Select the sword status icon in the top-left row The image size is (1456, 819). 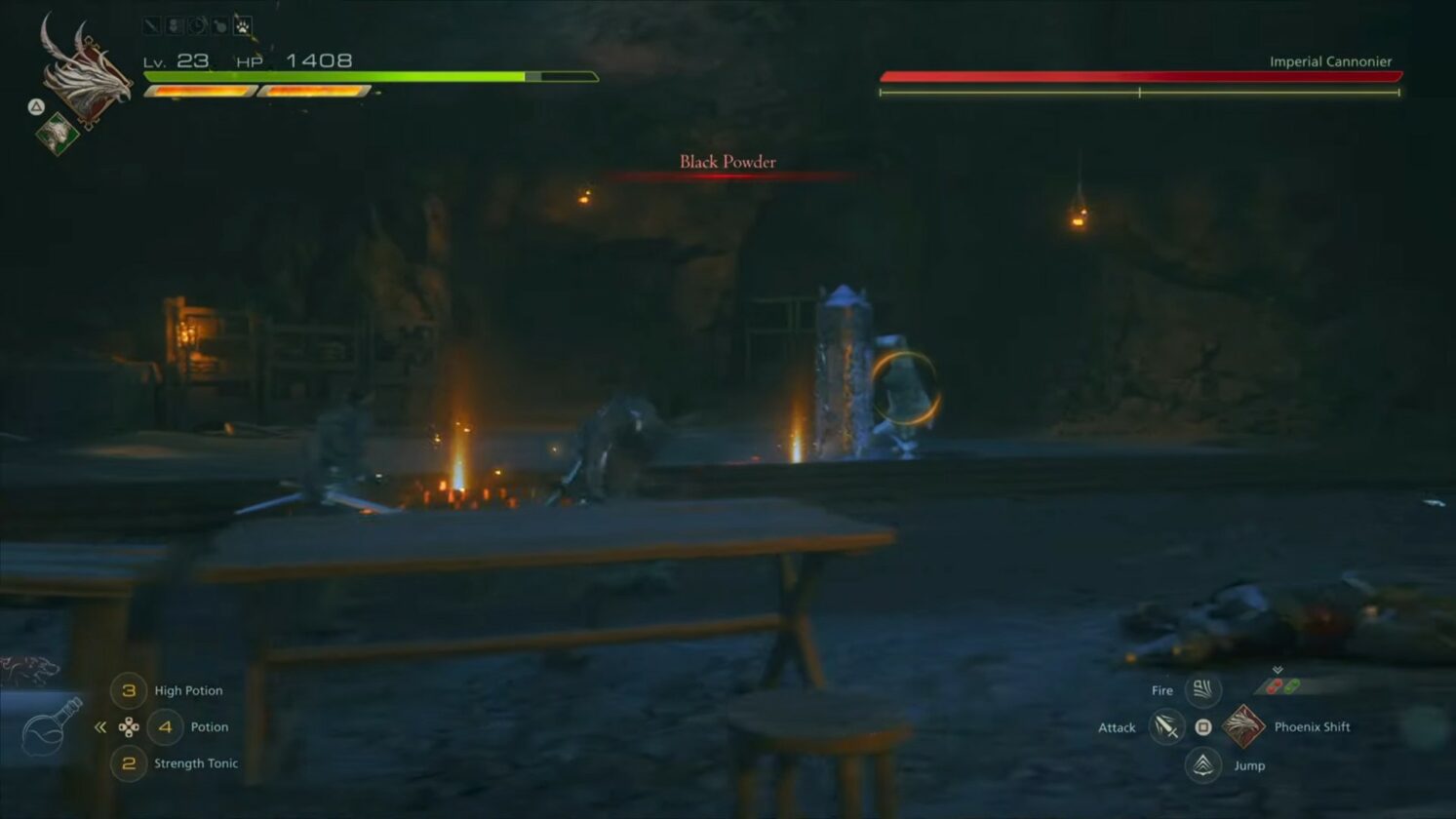click(150, 25)
